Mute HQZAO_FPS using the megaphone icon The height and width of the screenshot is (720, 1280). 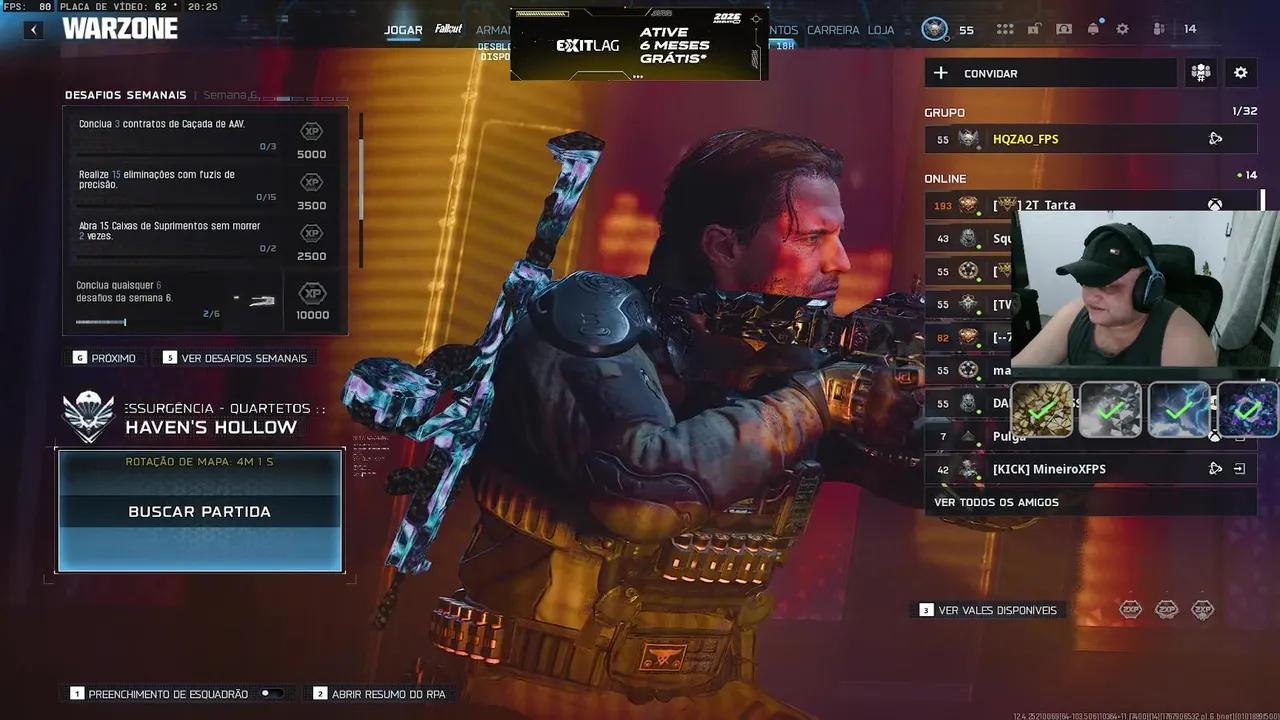1216,138
